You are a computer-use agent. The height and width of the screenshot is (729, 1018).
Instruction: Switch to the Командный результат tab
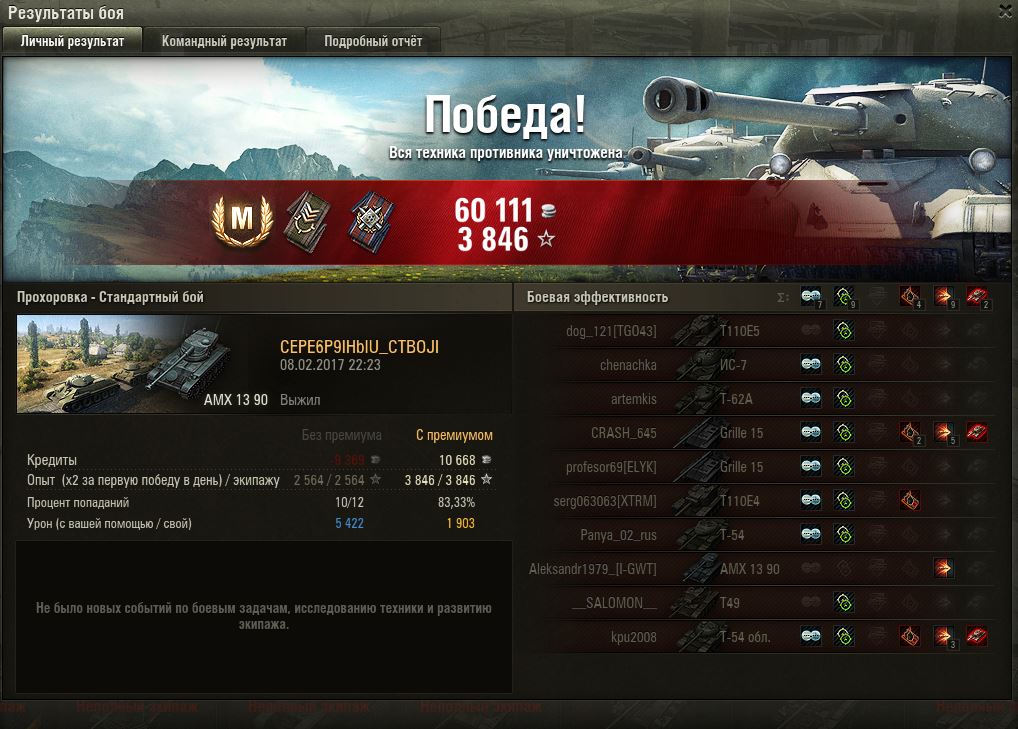(224, 41)
